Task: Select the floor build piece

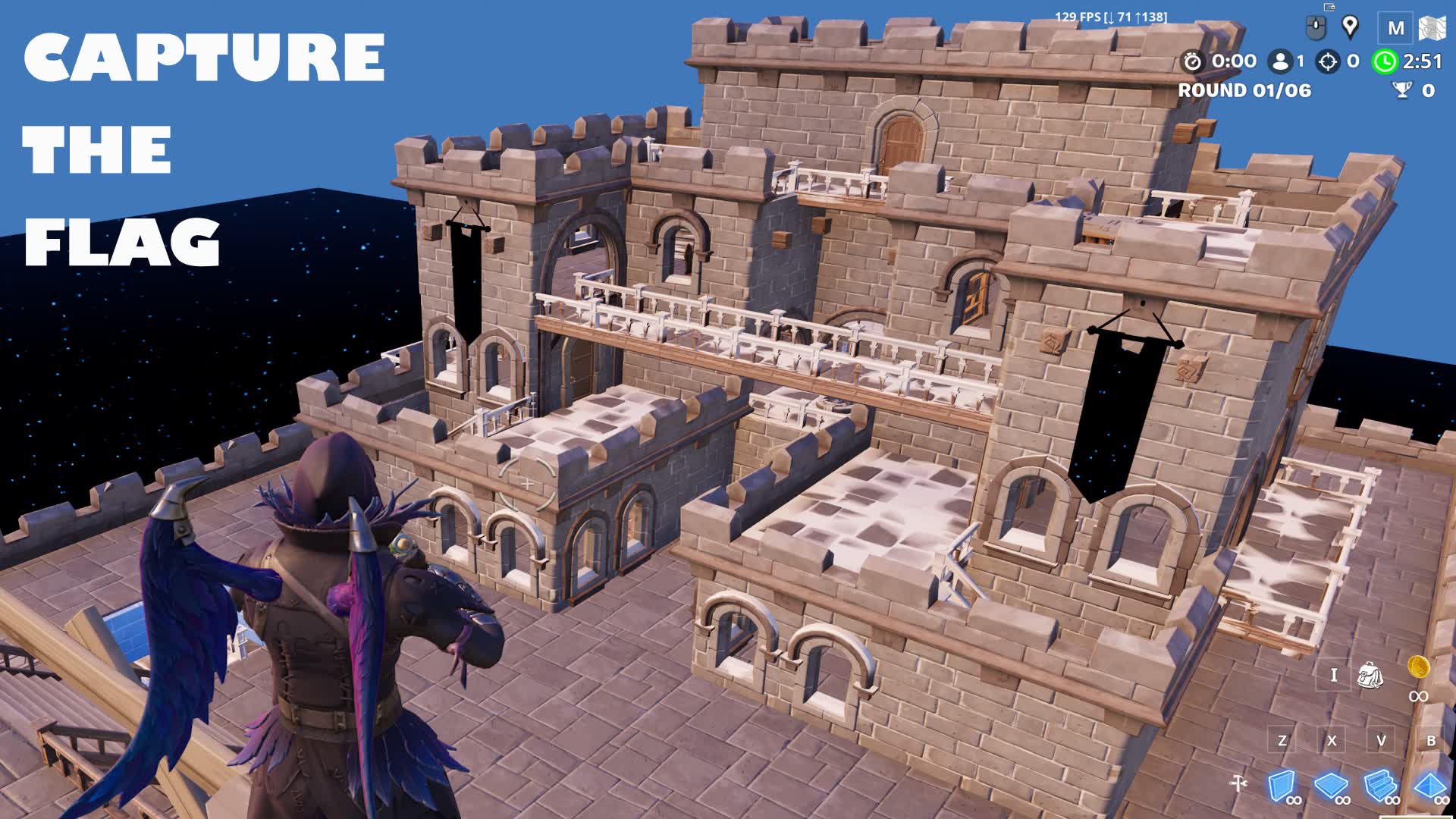Action: 1329,784
